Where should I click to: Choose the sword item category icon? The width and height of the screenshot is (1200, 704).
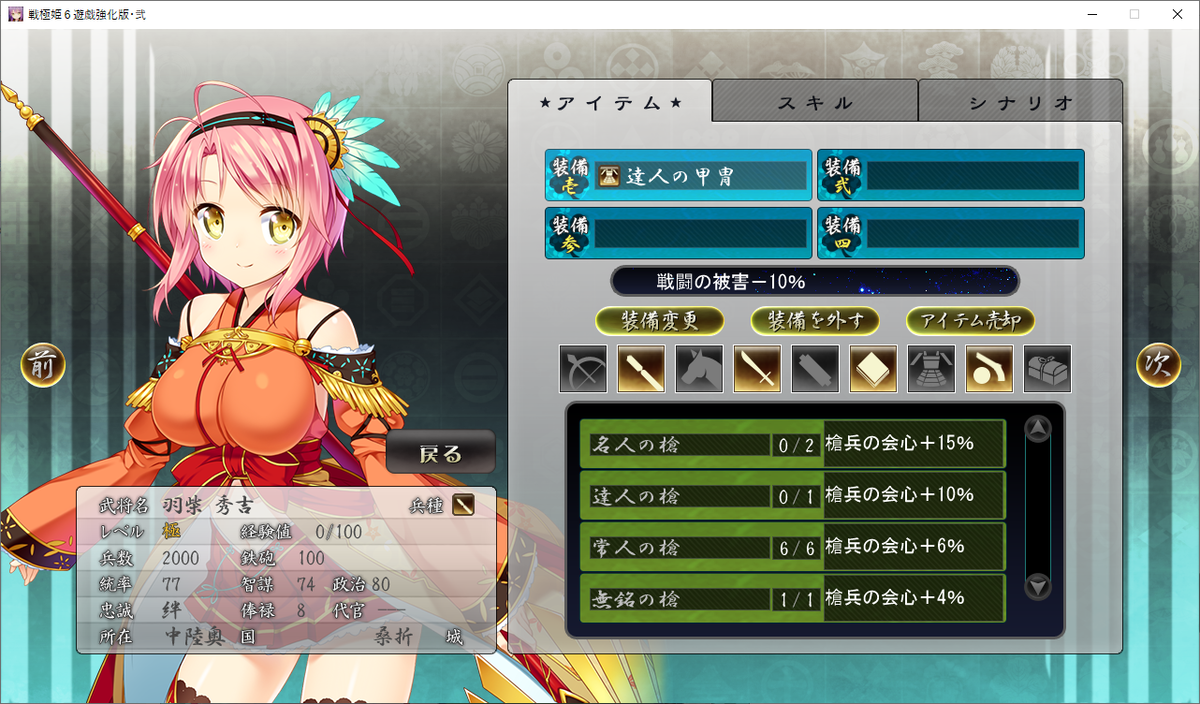(757, 369)
